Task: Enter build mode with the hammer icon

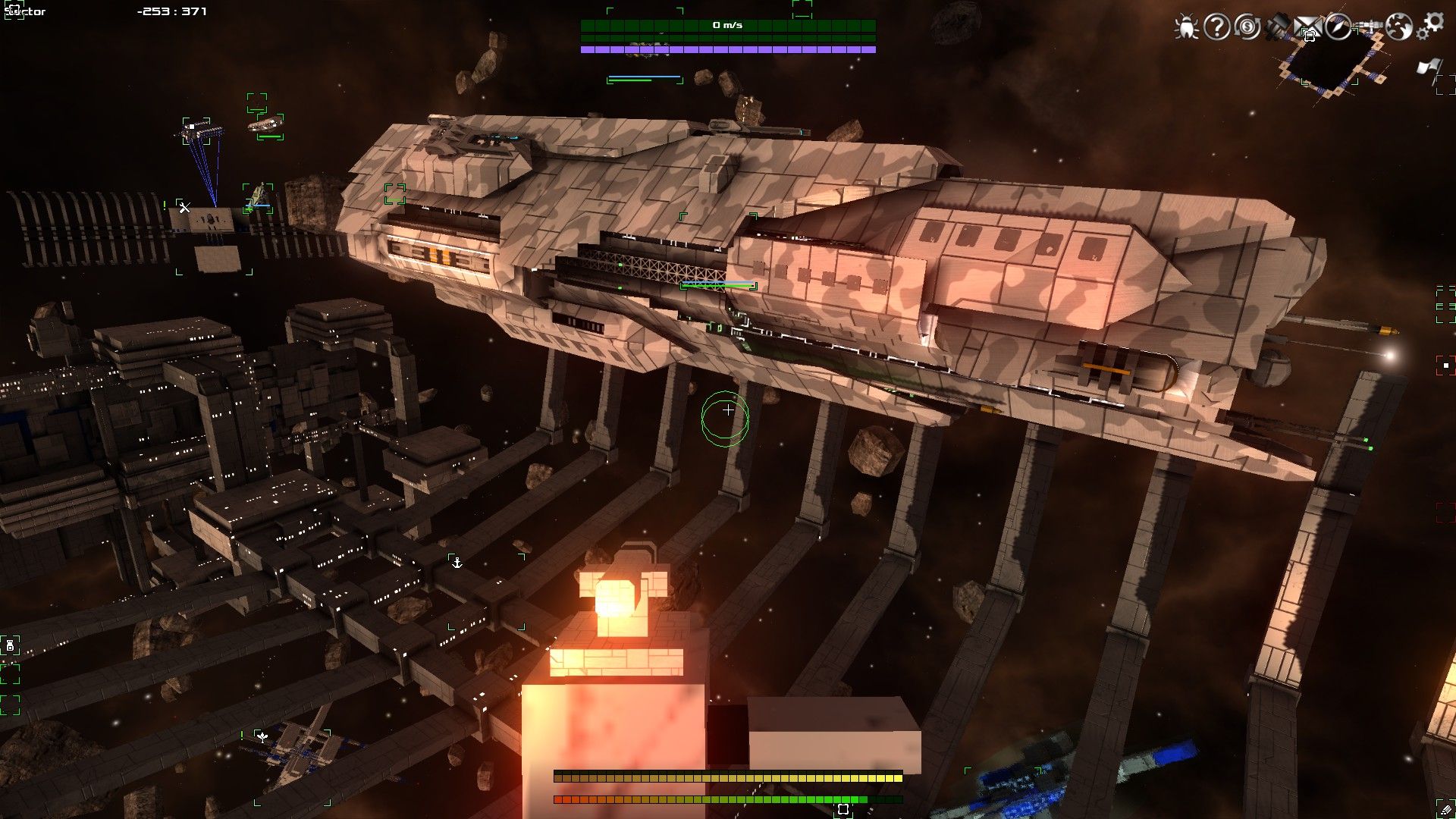Action: click(1278, 25)
